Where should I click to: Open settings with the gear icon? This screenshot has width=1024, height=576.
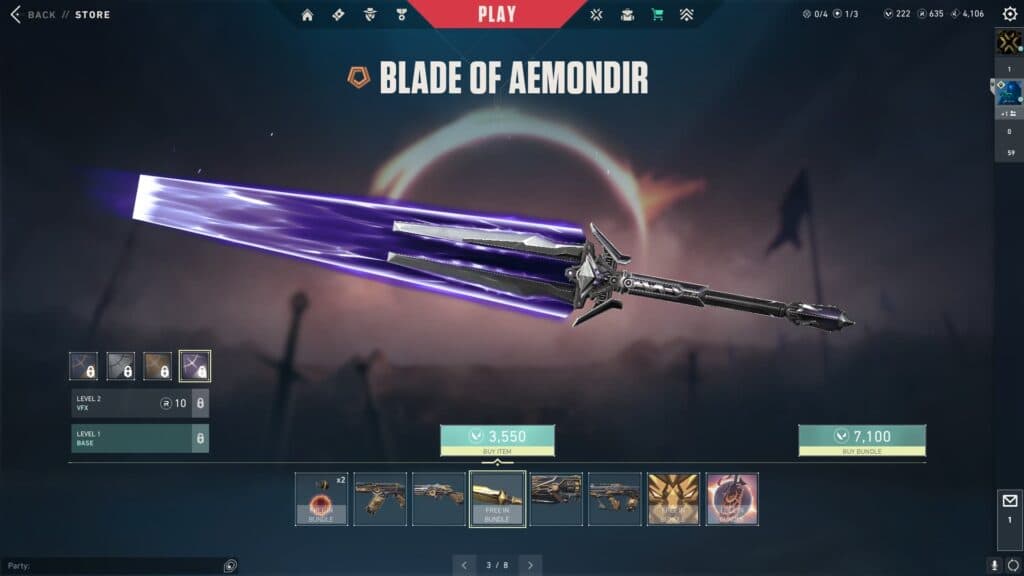1009,15
